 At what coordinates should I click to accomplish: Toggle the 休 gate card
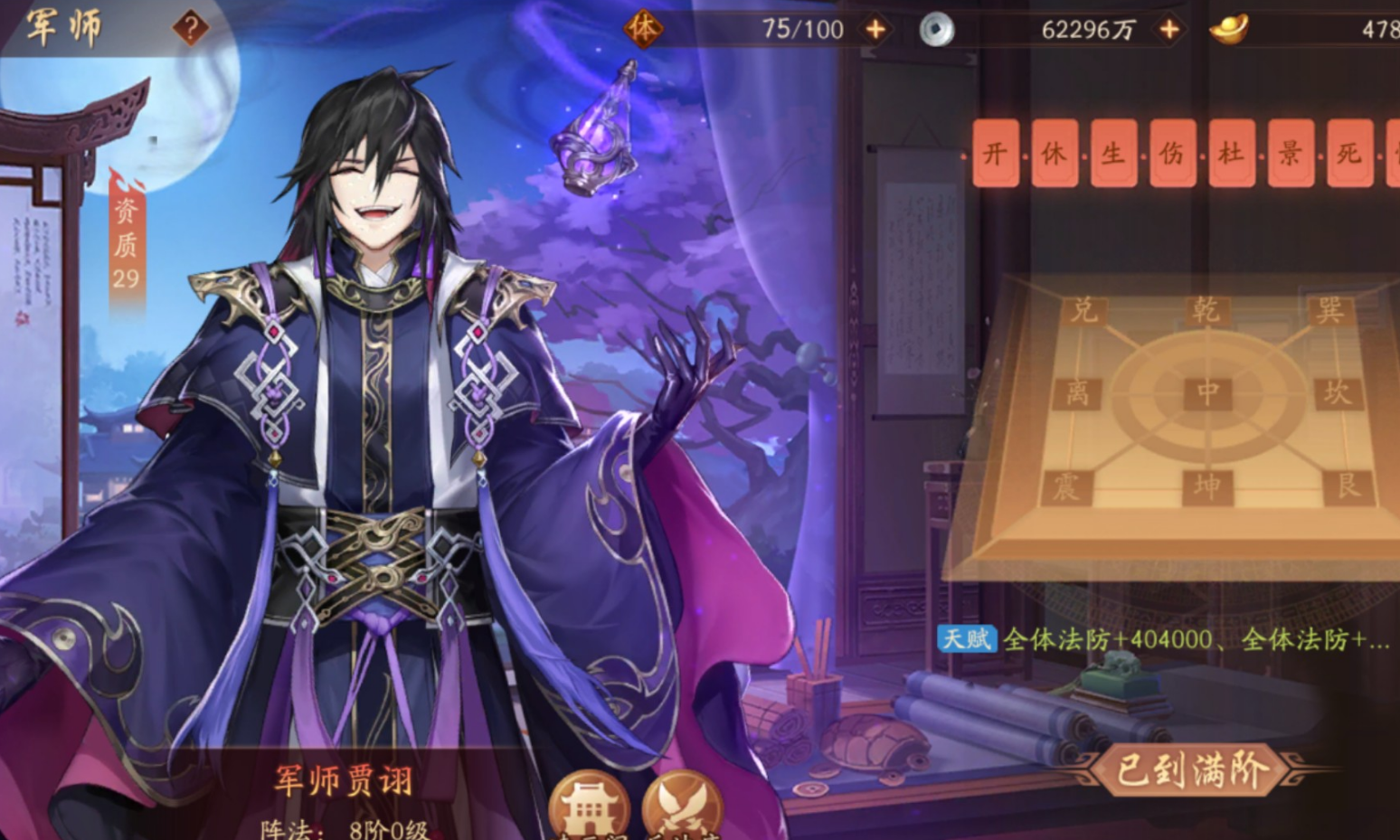[x=1053, y=154]
